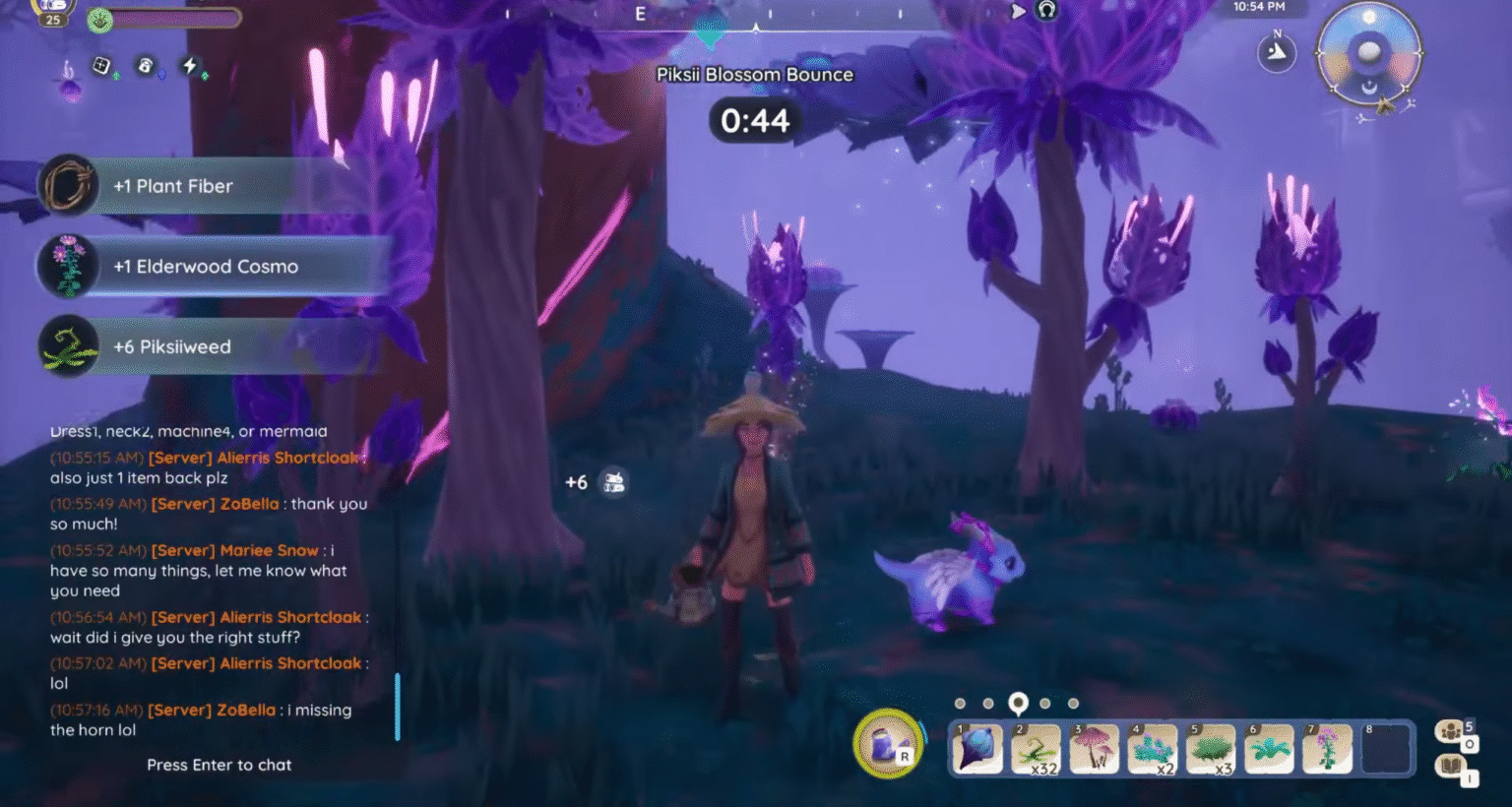
Task: Click the level 25 badge
Action: point(53,20)
